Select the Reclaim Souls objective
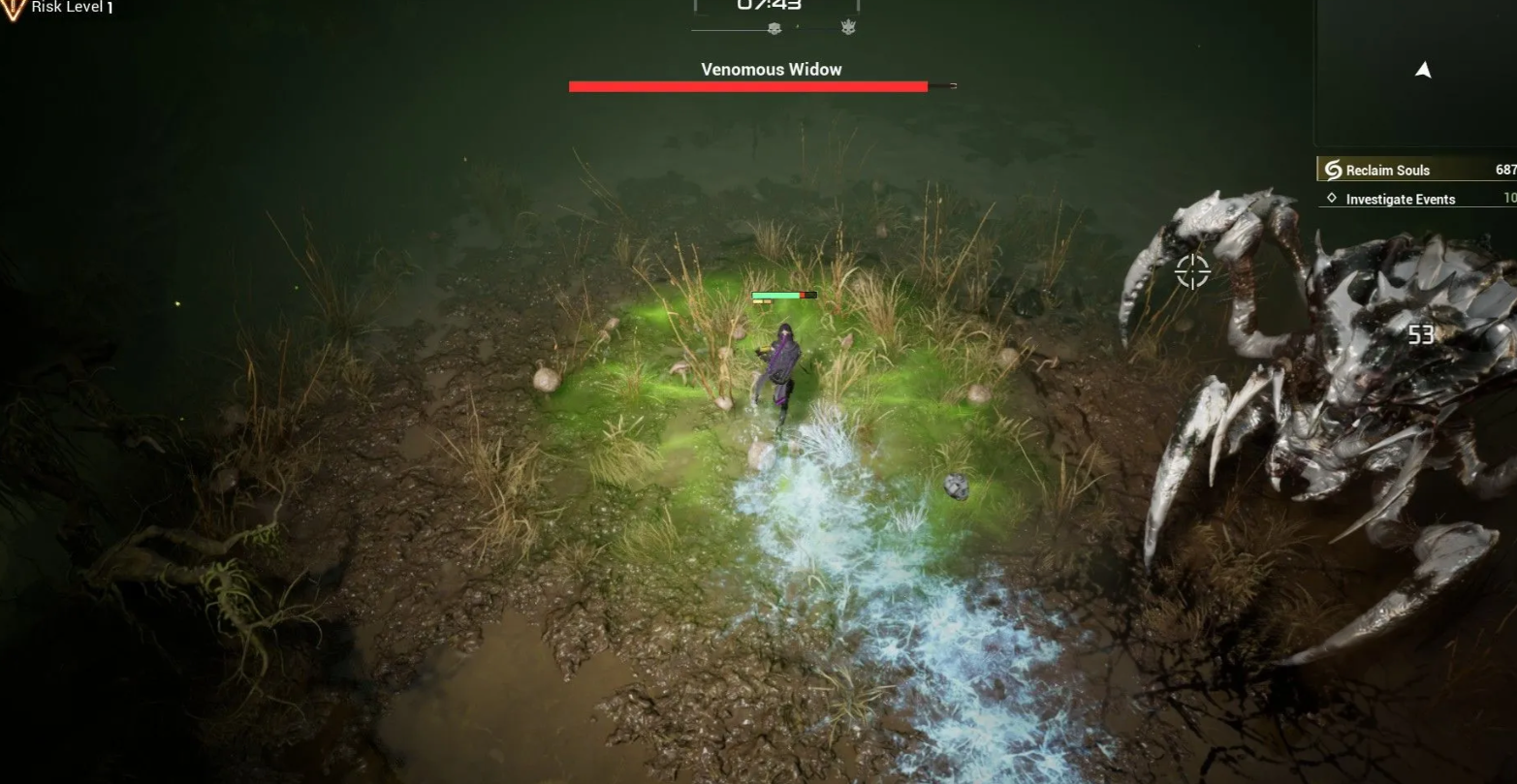1517x784 pixels. [x=1387, y=171]
